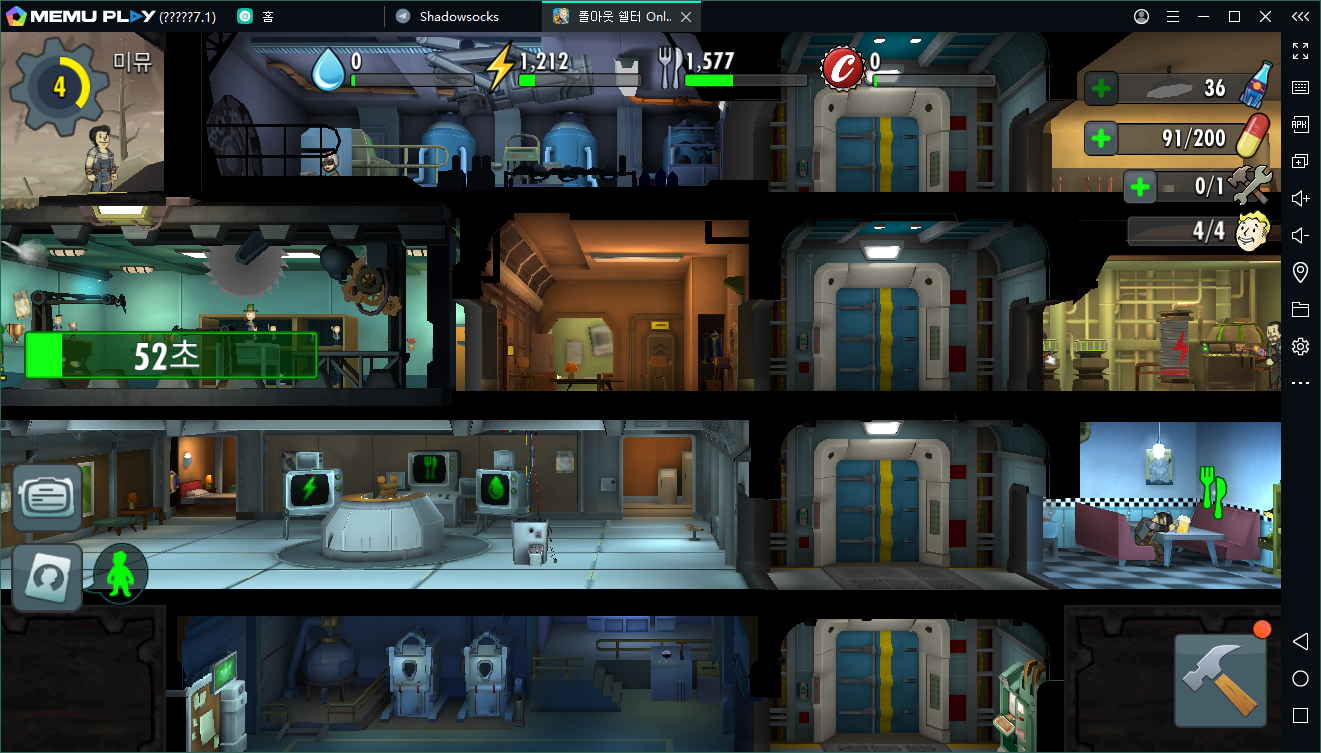Tap the water droplet resource icon
1321x753 pixels.
pyautogui.click(x=327, y=70)
